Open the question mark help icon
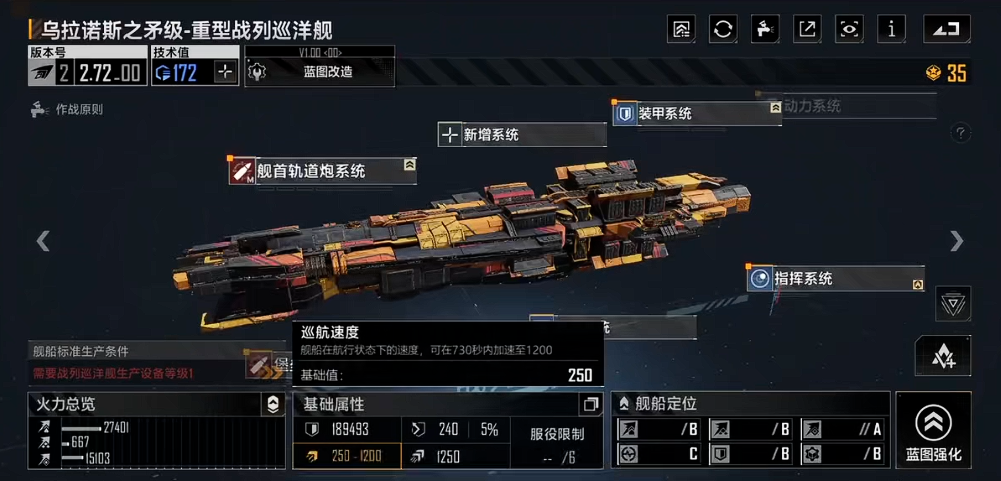 960,133
